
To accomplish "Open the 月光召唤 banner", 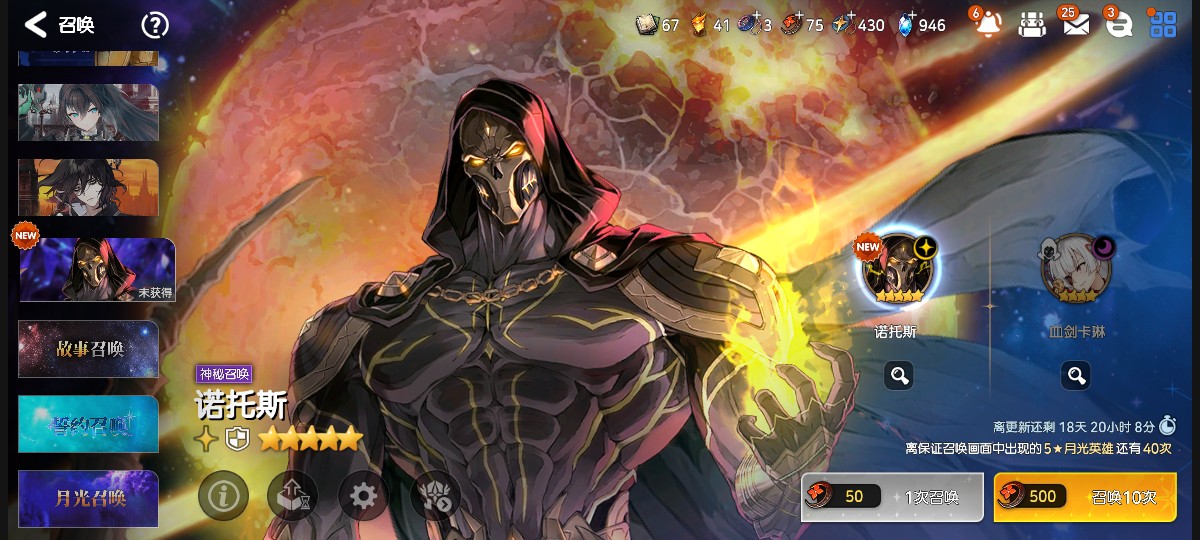I will pos(89,498).
